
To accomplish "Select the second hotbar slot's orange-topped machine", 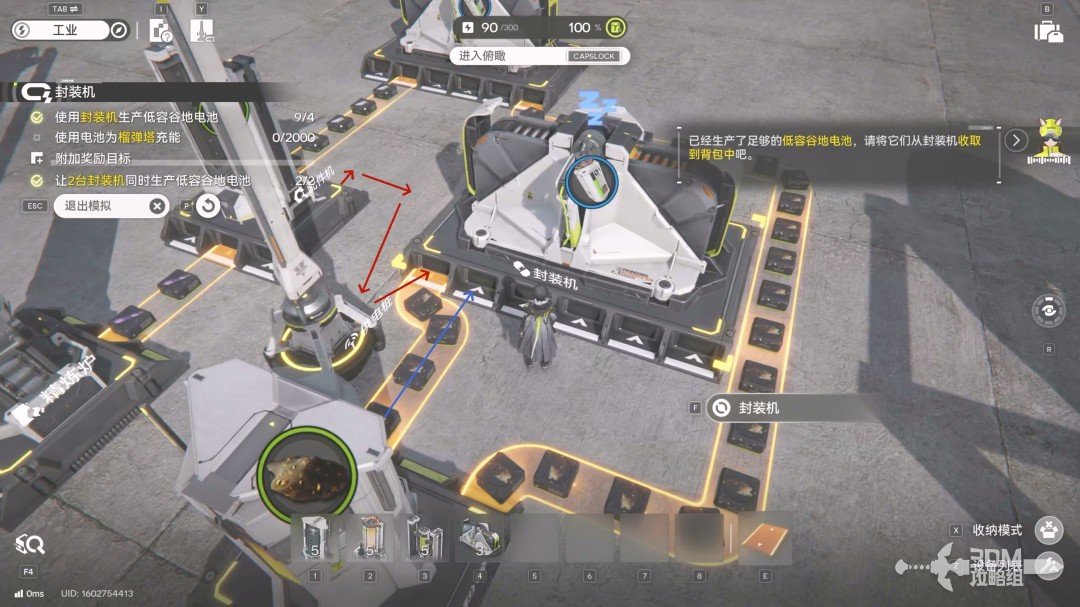I will pos(369,539).
